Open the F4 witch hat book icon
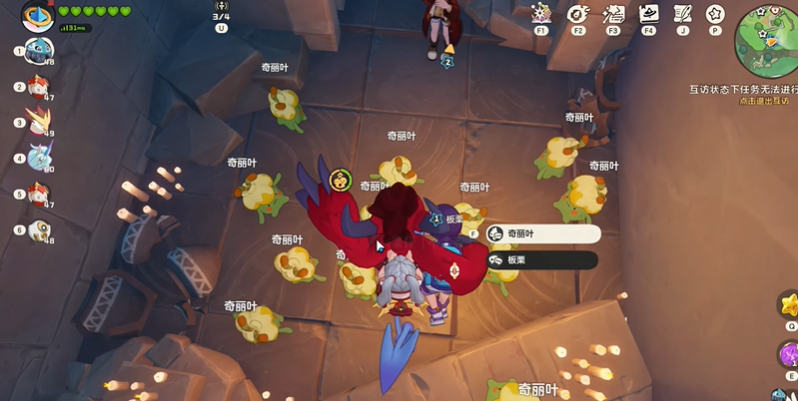The image size is (798, 401). pyautogui.click(x=649, y=14)
